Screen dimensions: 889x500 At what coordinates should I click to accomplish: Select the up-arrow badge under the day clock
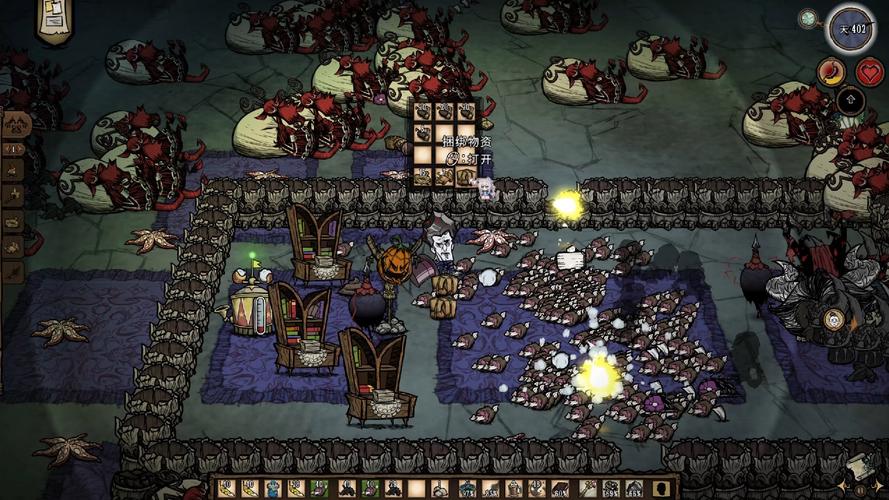(x=850, y=99)
